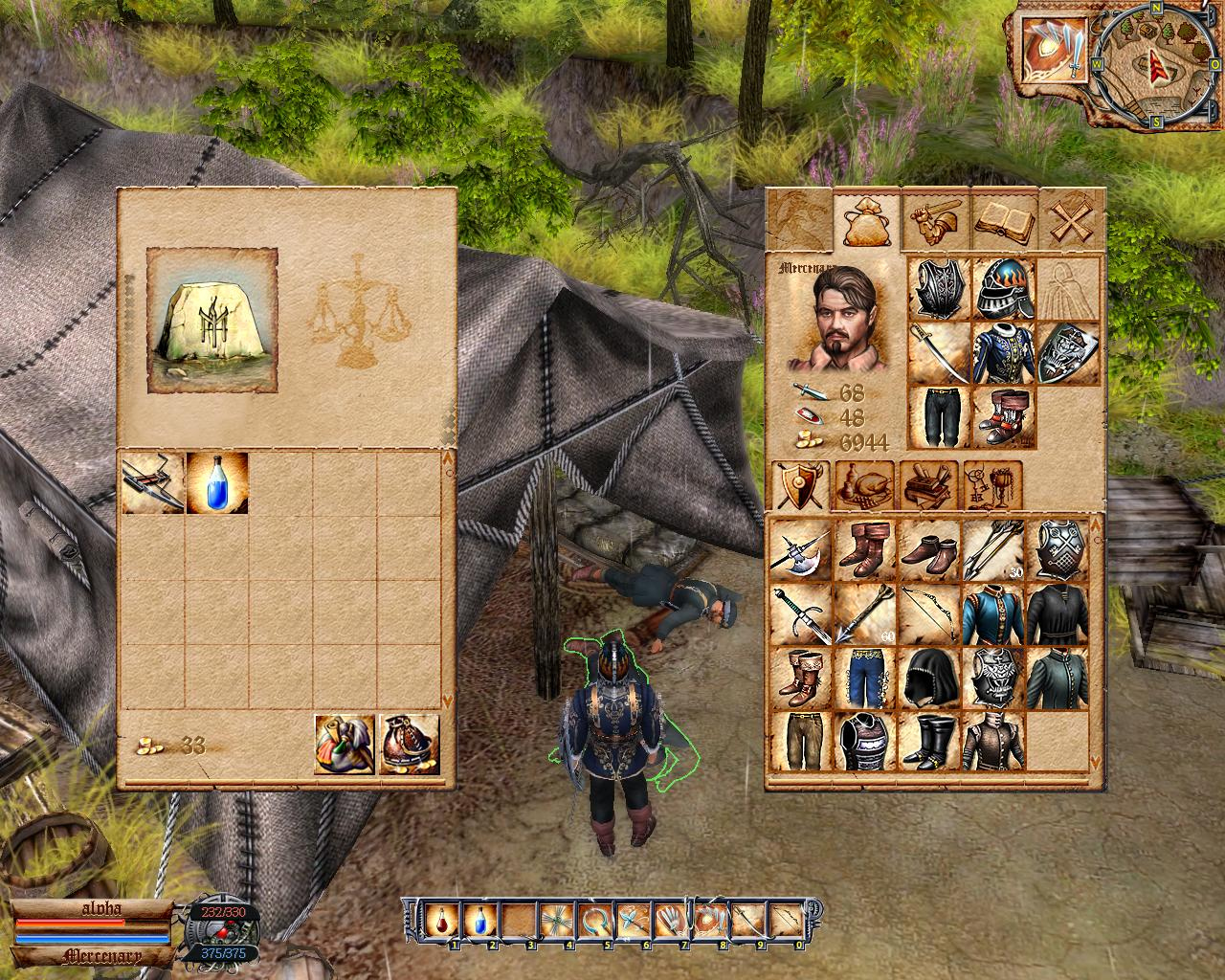The image size is (1225, 980).
Task: Use the red health potion on hotbar
Action: (x=441, y=921)
